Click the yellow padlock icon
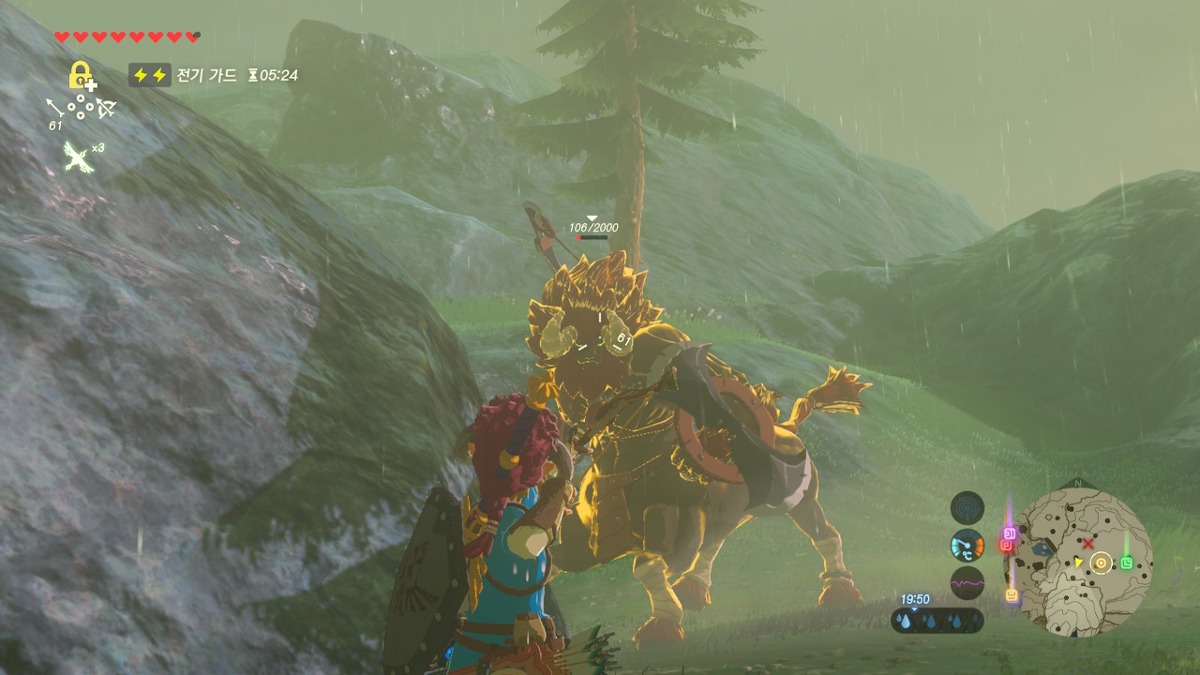Image resolution: width=1200 pixels, height=675 pixels. pos(80,75)
